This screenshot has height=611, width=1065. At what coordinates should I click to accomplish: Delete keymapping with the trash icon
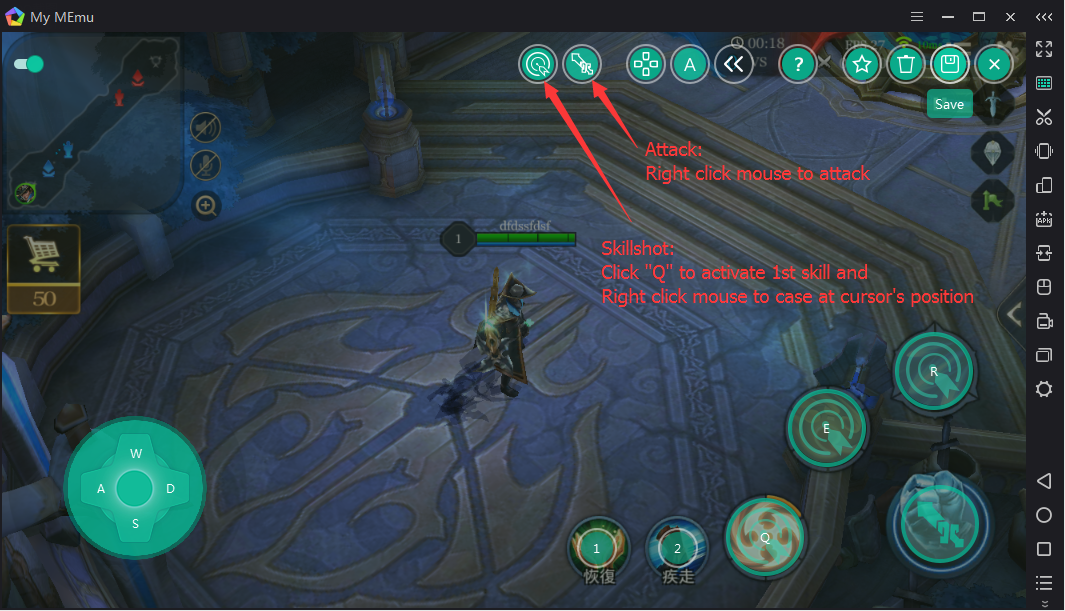click(906, 65)
